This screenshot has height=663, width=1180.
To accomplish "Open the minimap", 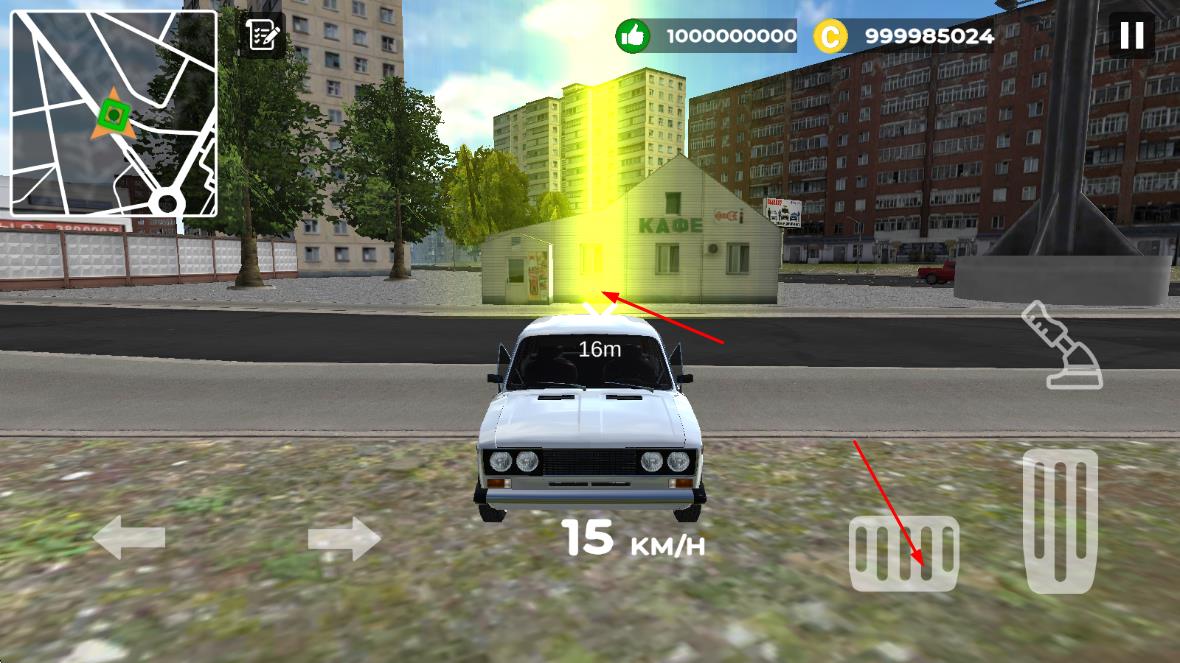I will [x=114, y=113].
